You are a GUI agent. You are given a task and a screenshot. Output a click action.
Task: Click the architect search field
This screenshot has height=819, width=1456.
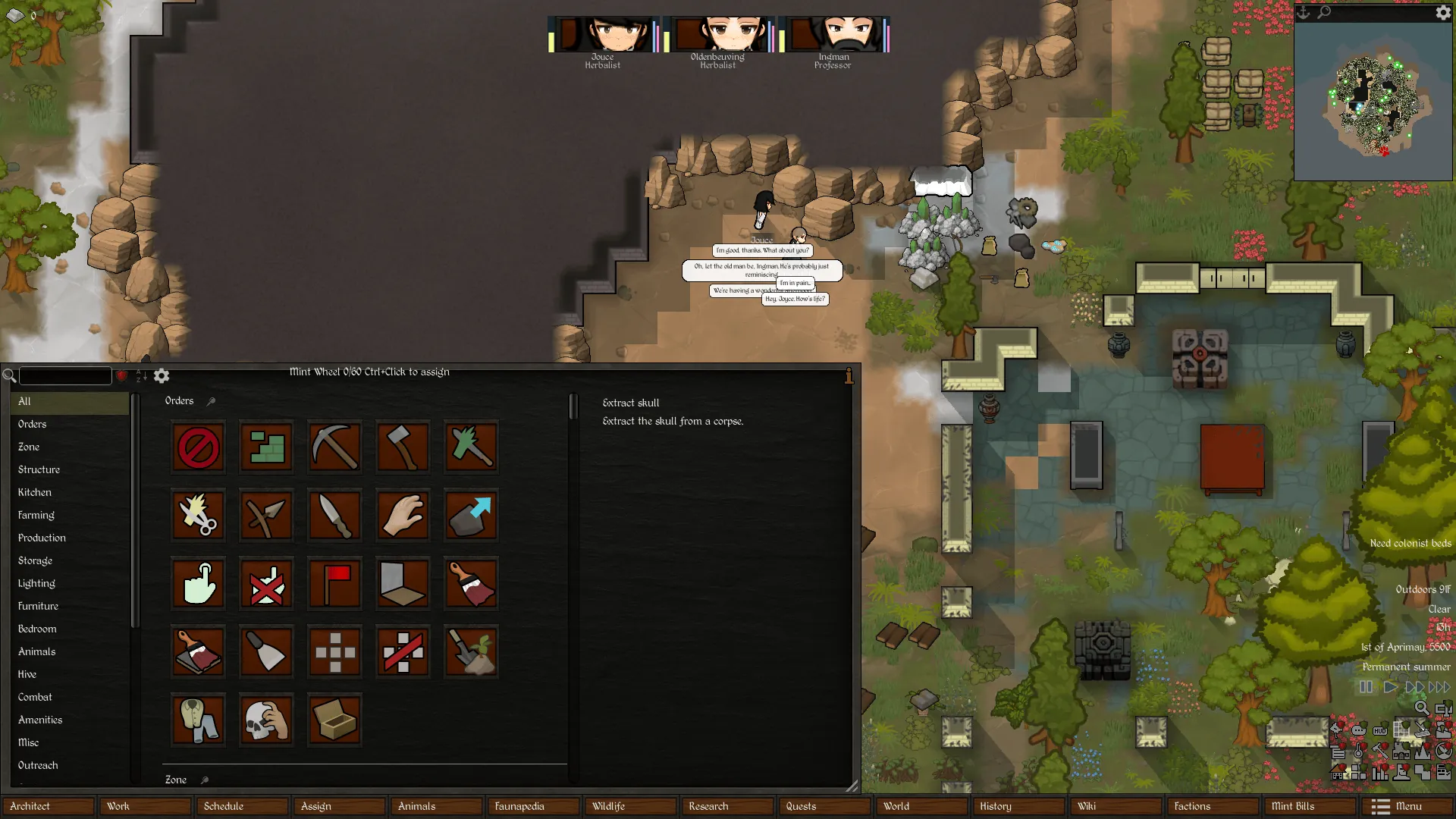(65, 376)
